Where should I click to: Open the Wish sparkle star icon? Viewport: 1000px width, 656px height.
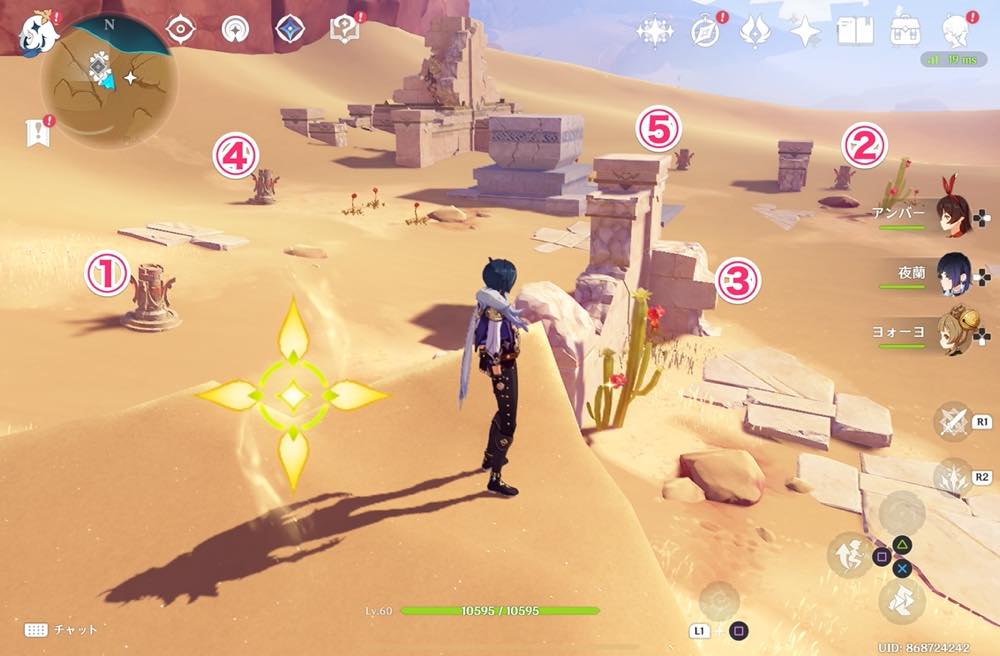pyautogui.click(x=655, y=32)
